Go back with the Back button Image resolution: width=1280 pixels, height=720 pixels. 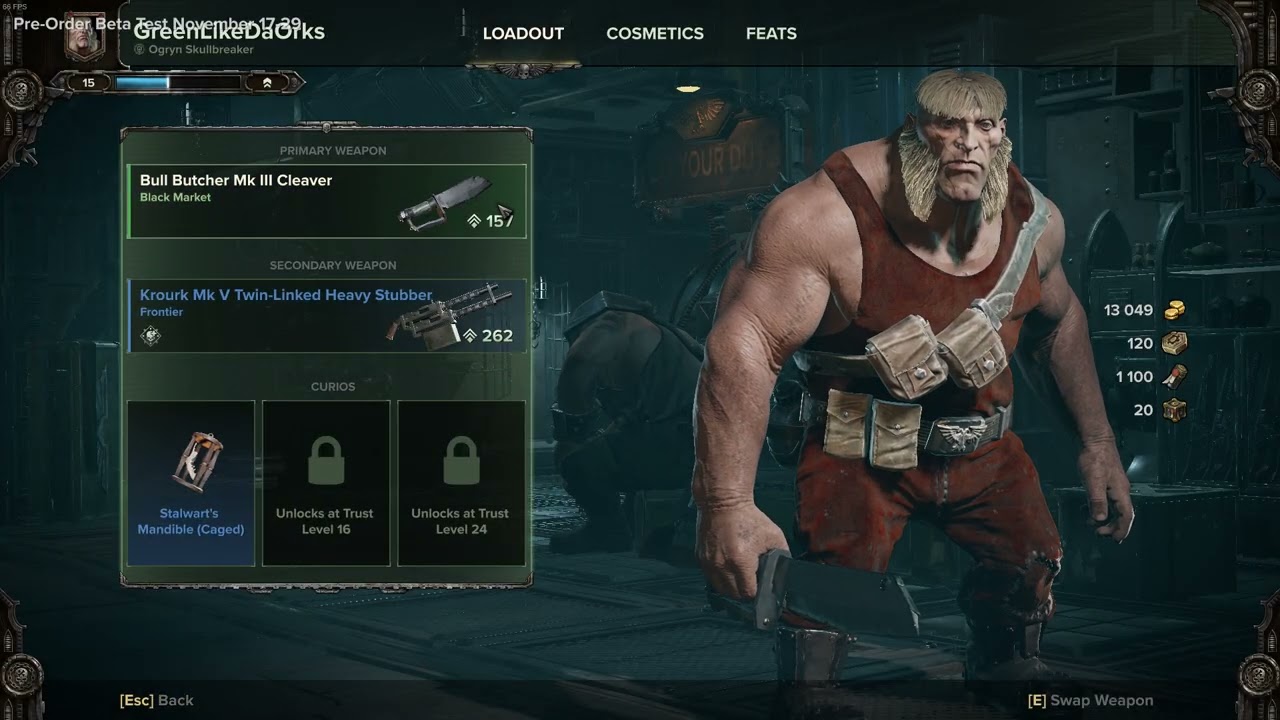pos(157,701)
